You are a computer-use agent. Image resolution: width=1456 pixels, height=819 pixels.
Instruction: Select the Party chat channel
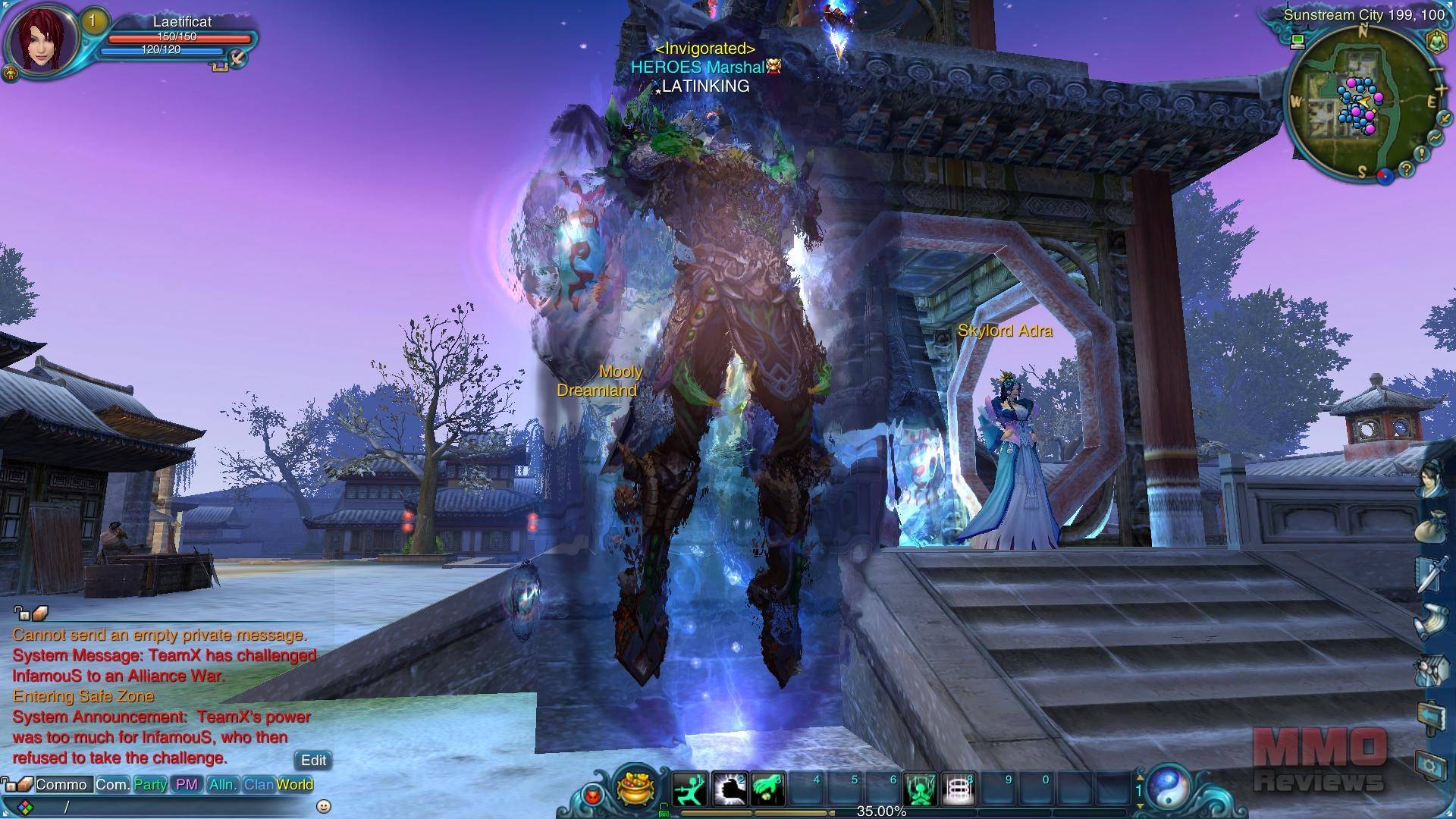pos(150,785)
